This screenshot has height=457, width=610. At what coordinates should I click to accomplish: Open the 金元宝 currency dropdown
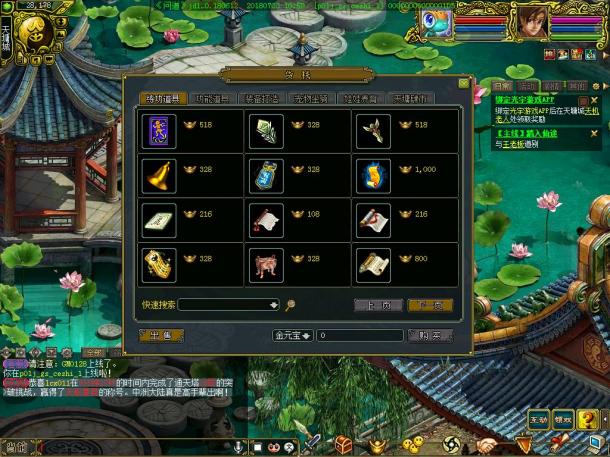[x=293, y=335]
